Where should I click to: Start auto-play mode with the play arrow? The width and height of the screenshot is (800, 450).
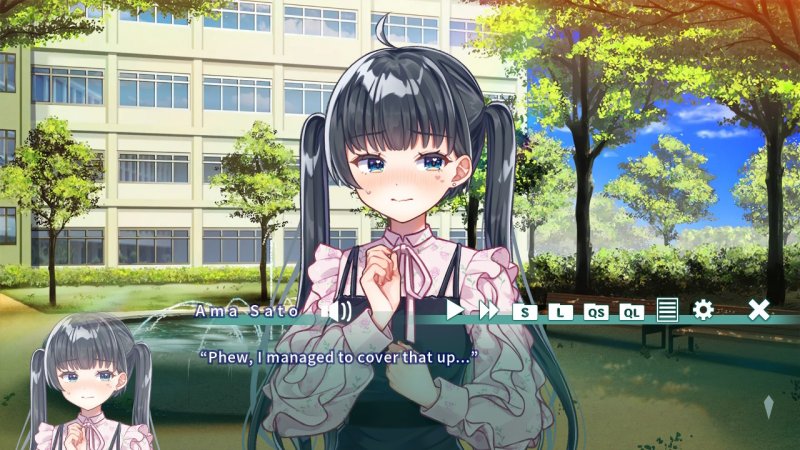click(x=455, y=310)
